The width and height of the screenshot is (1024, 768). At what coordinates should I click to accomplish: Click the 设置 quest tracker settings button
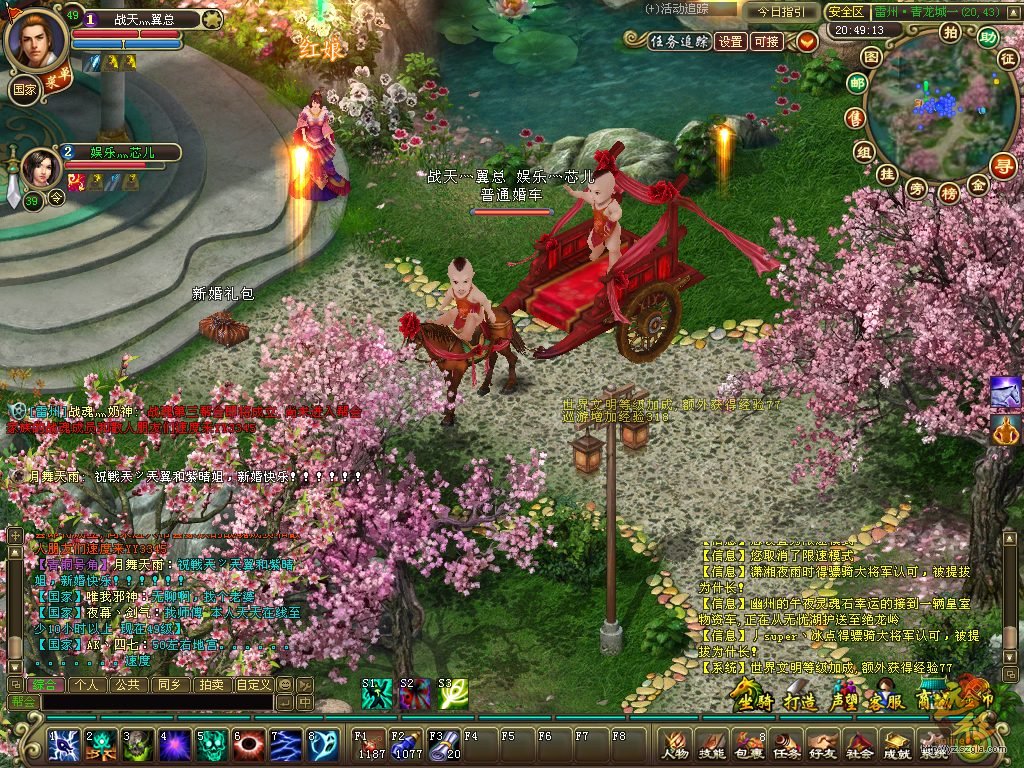point(732,41)
